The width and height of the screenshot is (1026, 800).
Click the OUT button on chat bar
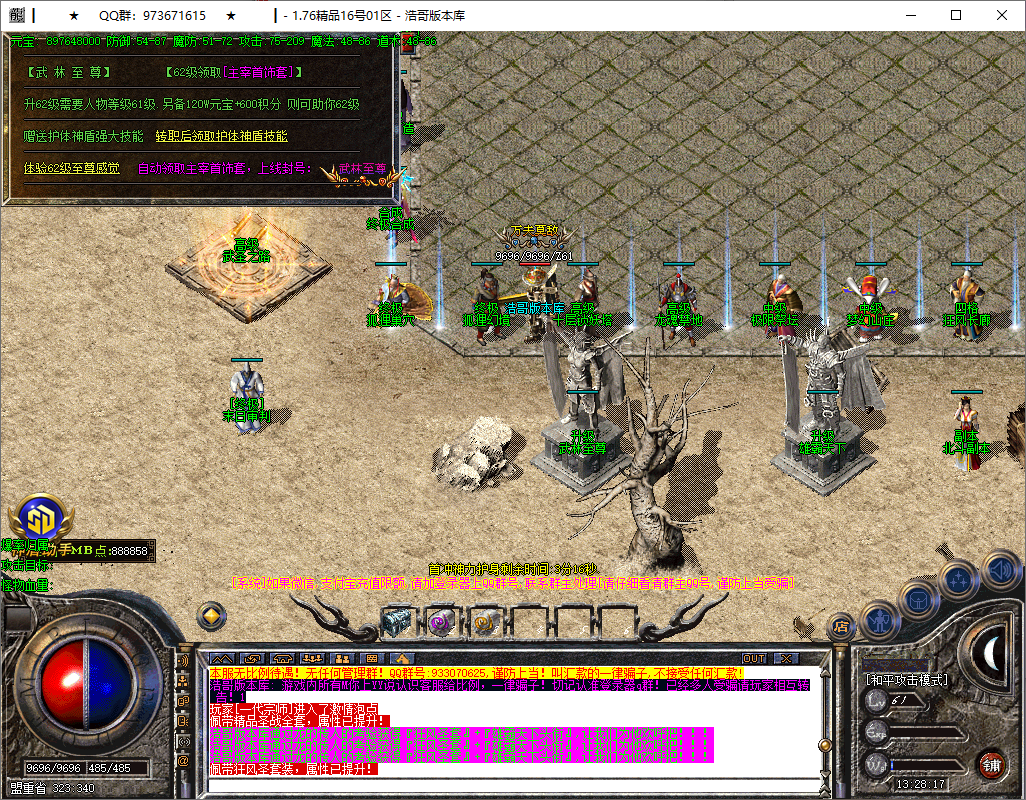tap(754, 658)
